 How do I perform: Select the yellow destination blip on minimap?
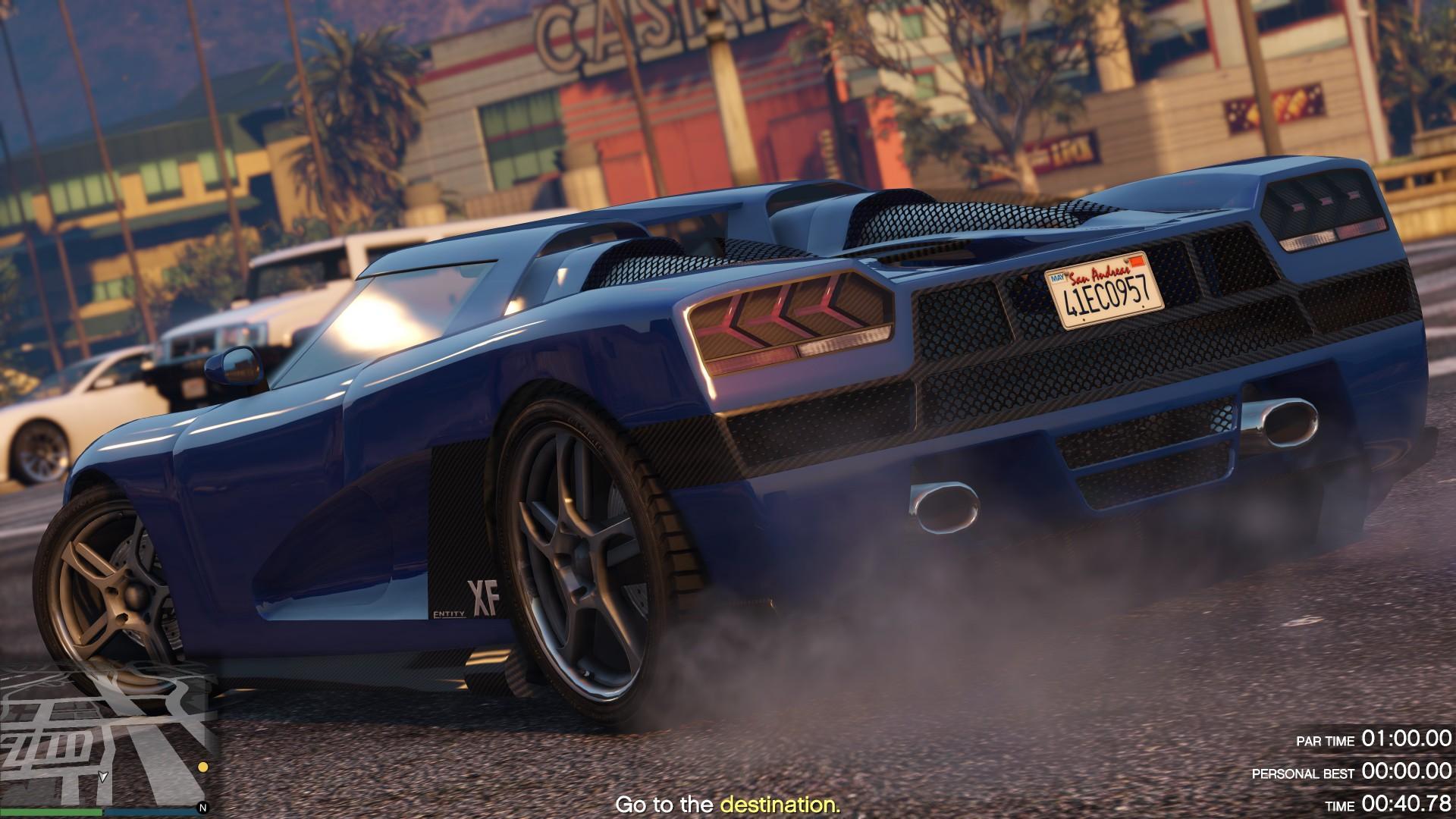point(202,767)
